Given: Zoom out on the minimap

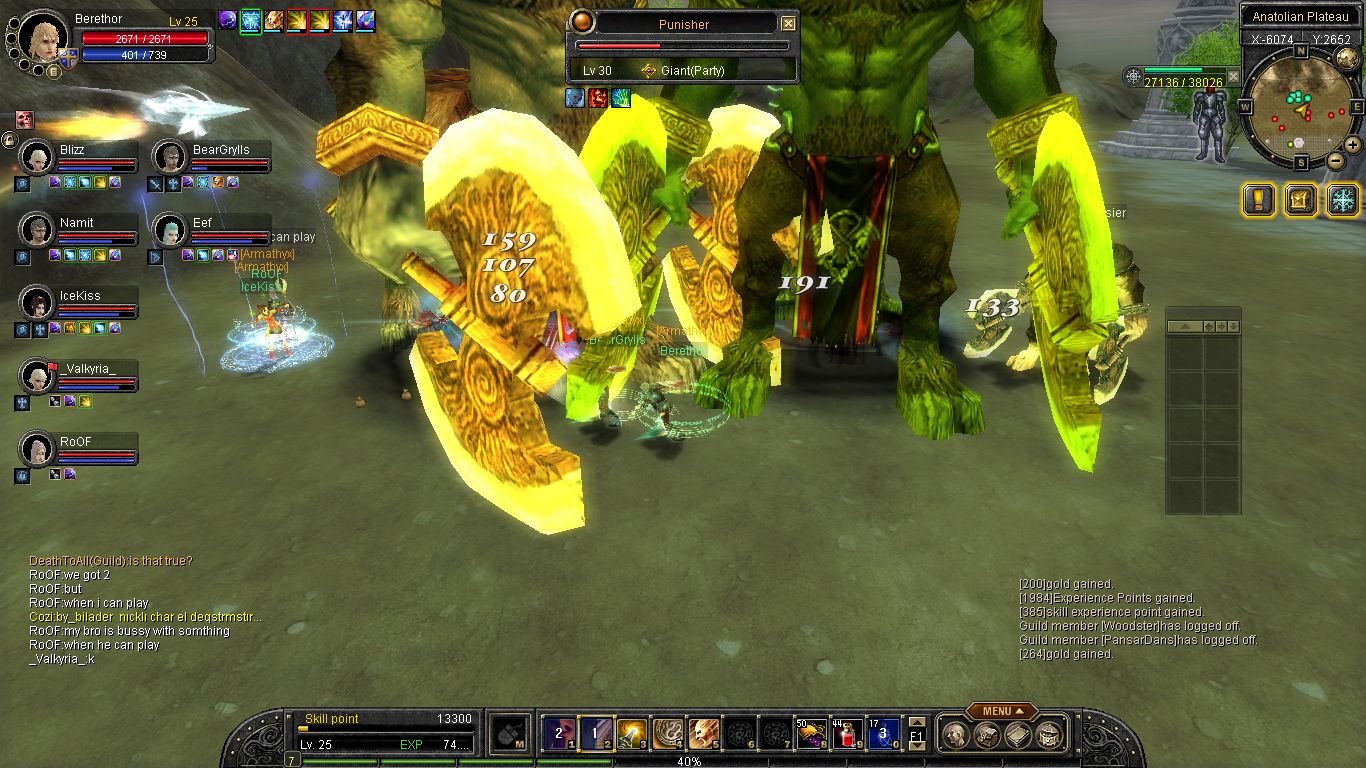Looking at the screenshot, I should point(1335,160).
